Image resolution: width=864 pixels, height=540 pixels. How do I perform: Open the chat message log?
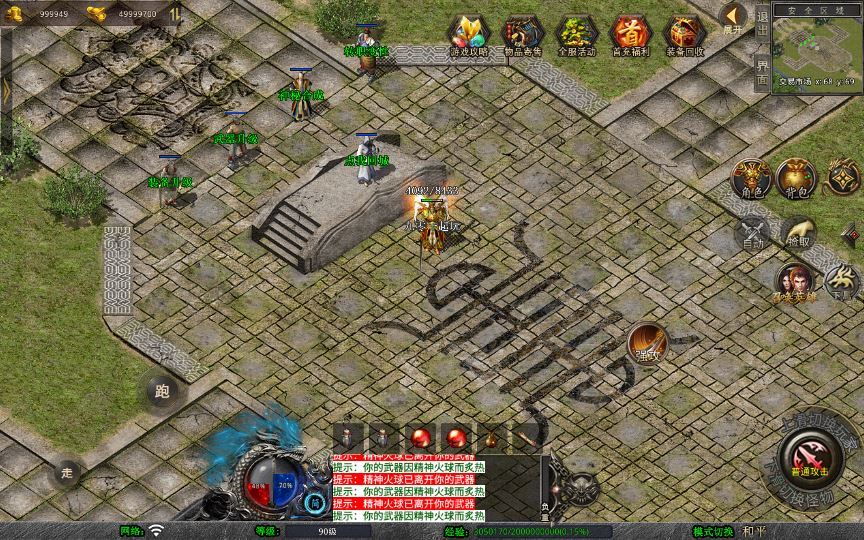point(408,487)
